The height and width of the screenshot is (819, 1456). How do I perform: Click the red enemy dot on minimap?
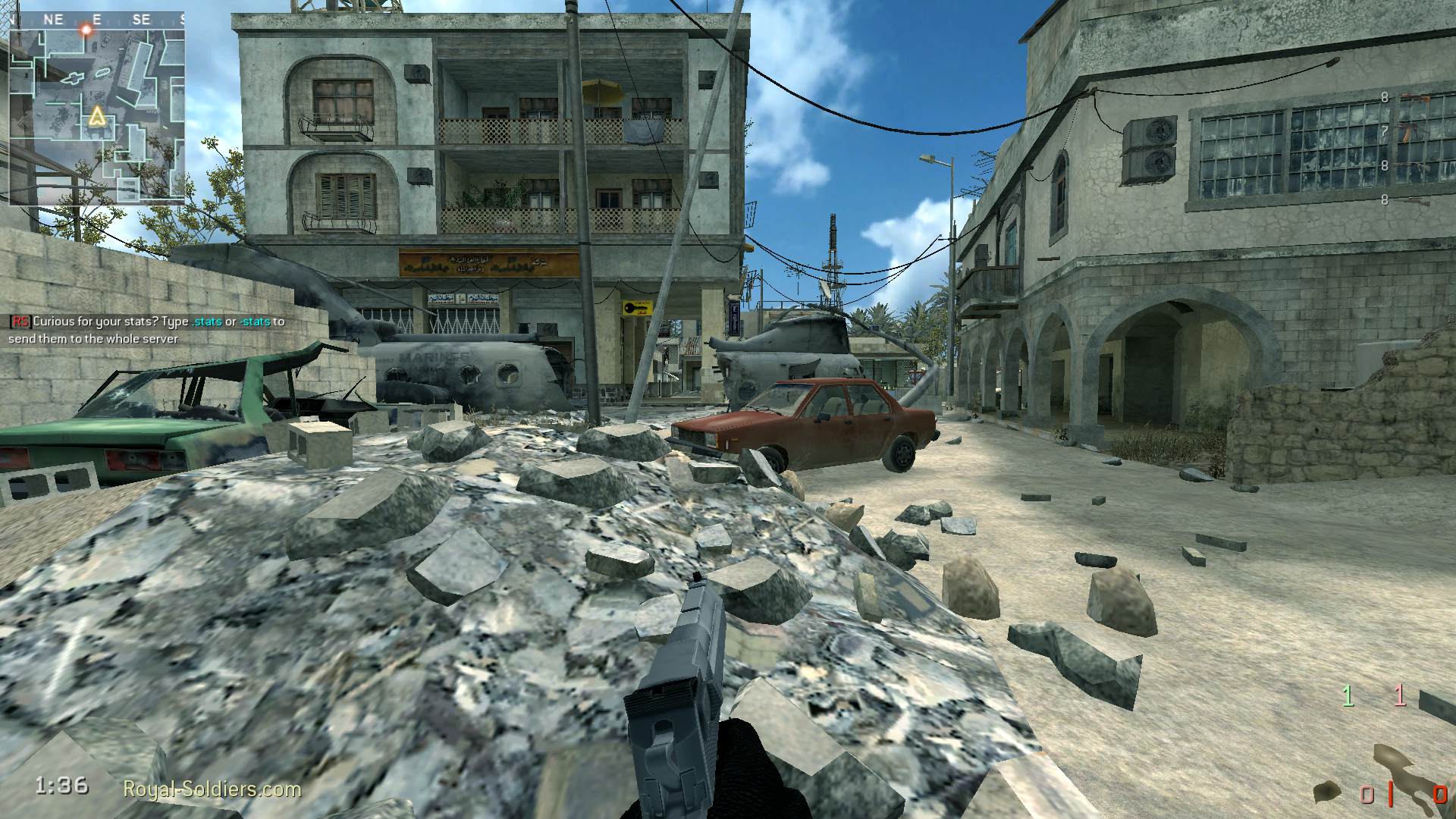point(87,30)
